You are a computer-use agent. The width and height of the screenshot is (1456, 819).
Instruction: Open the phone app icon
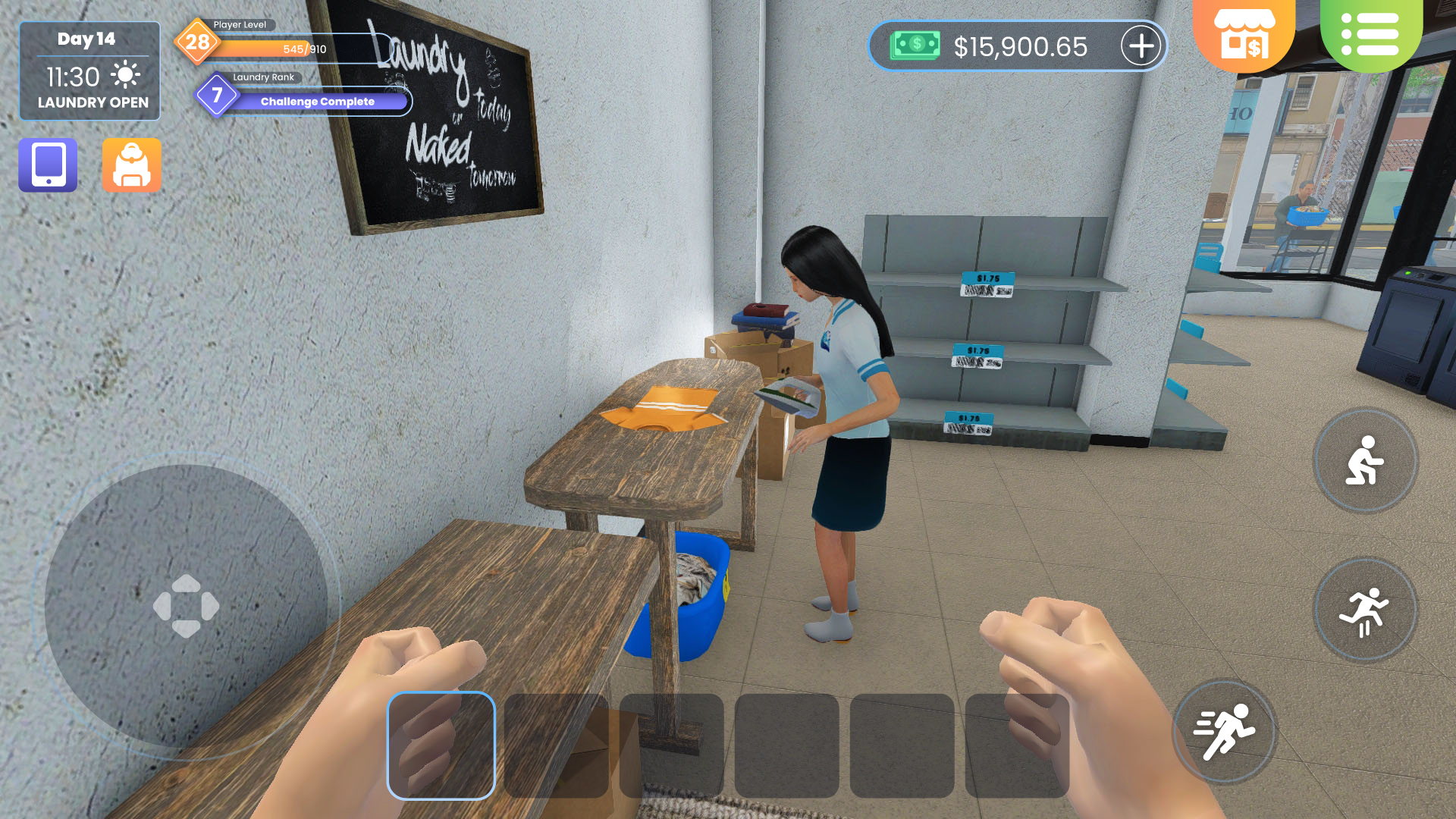point(47,165)
